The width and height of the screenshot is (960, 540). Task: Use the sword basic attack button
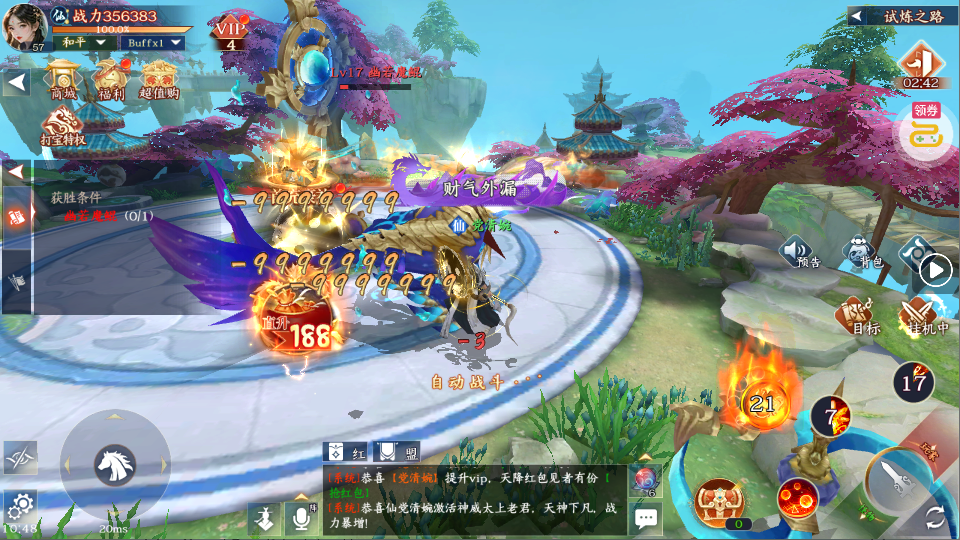[x=901, y=484]
